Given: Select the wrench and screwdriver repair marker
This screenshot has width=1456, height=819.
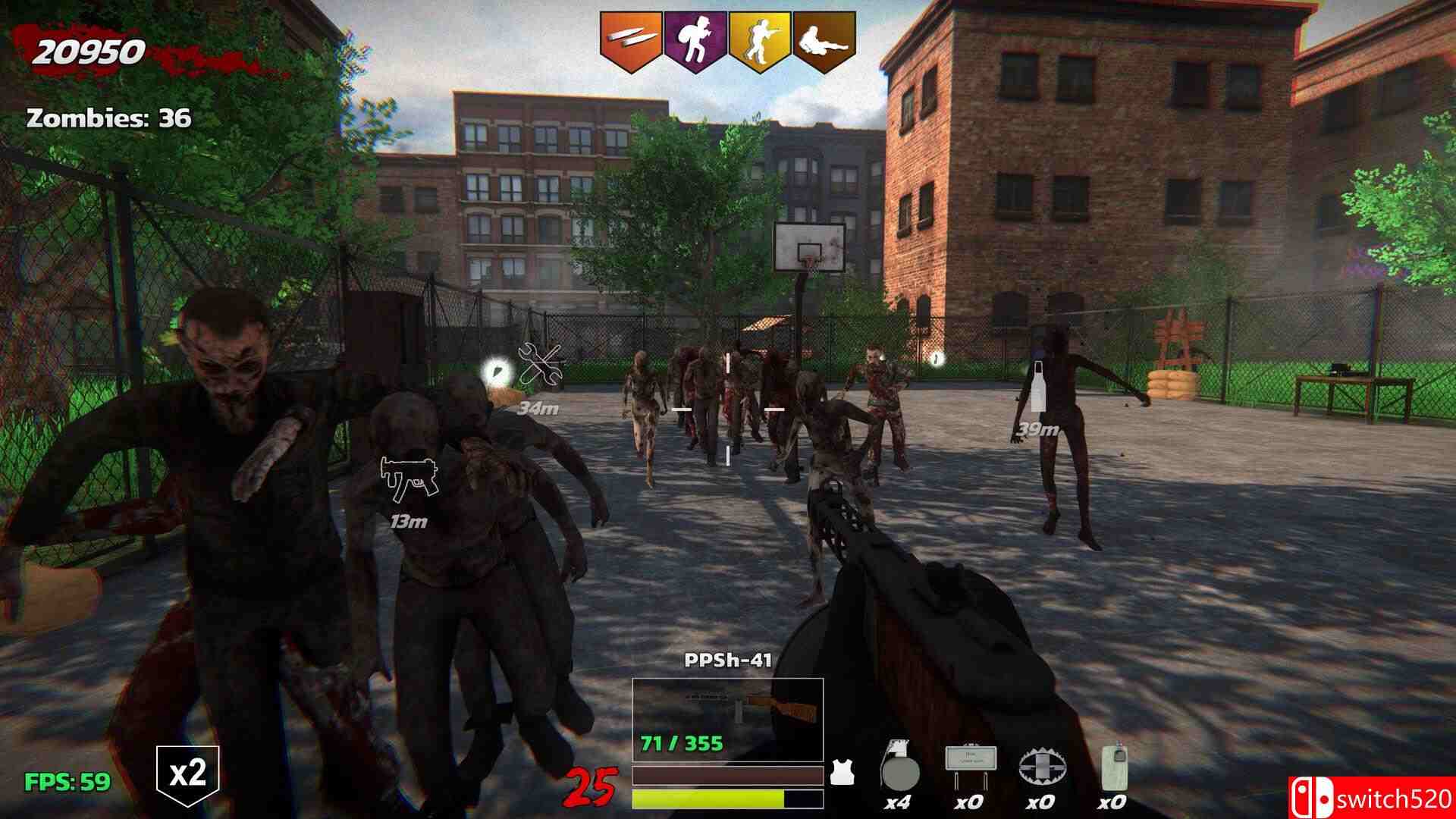Looking at the screenshot, I should (x=540, y=365).
